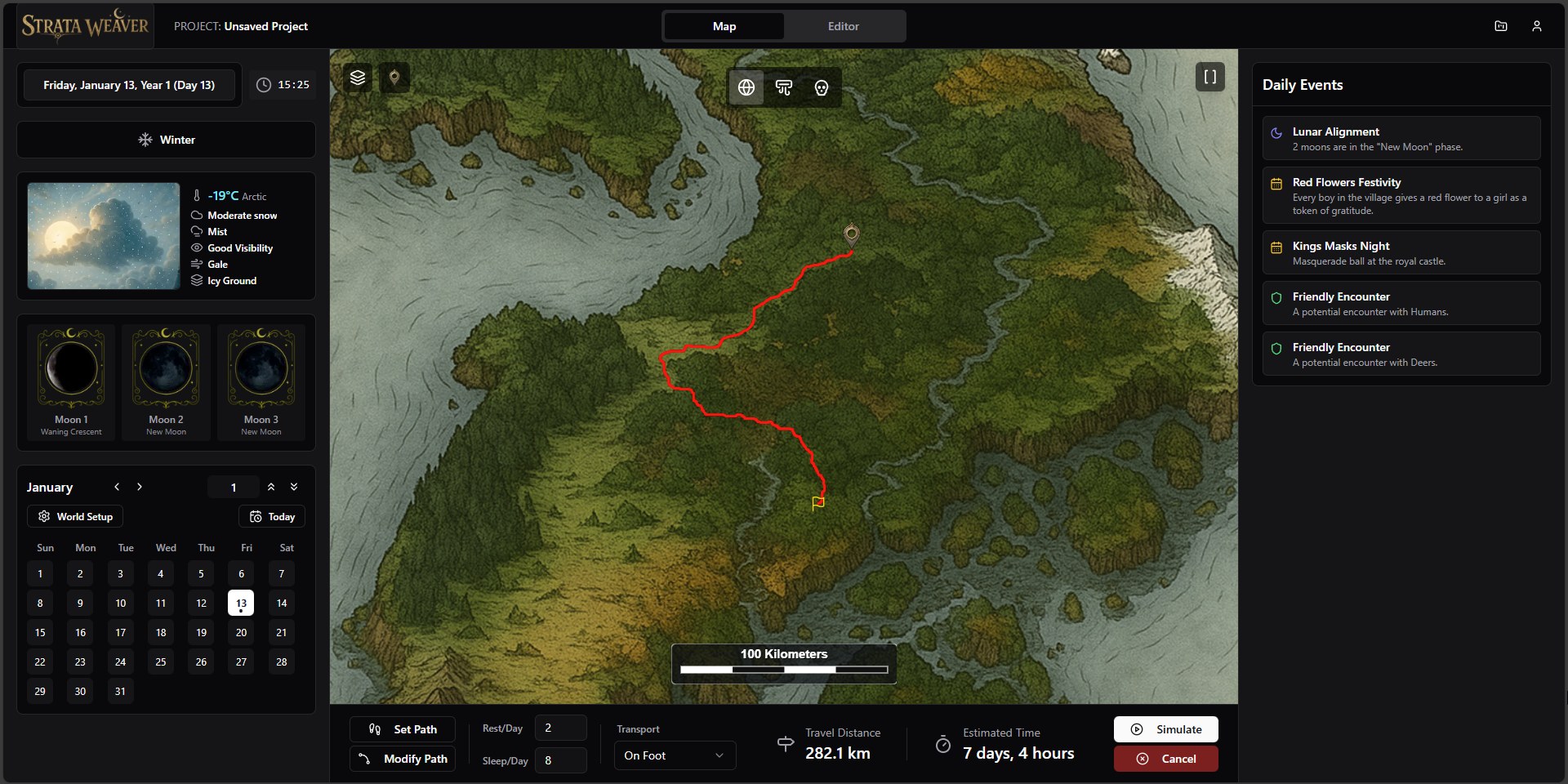Viewport: 1568px width, 784px height.
Task: Toggle fullscreen map with the brackets icon
Action: click(1210, 76)
